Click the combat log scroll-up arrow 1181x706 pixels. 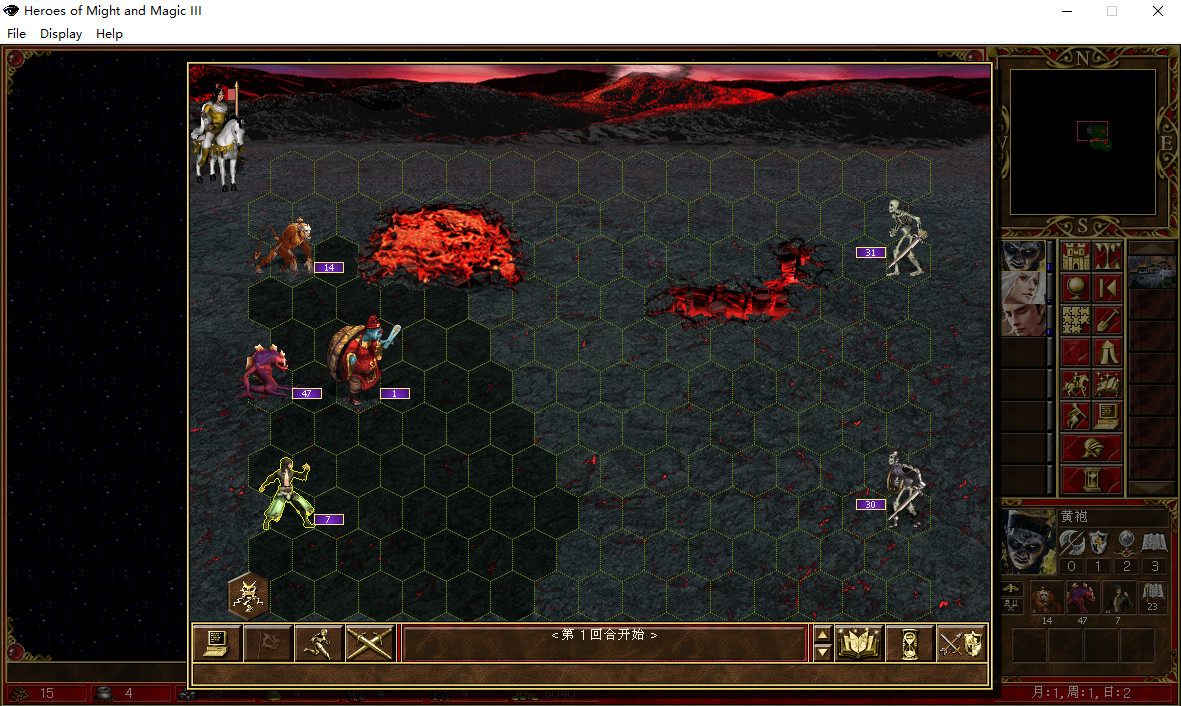[x=822, y=634]
